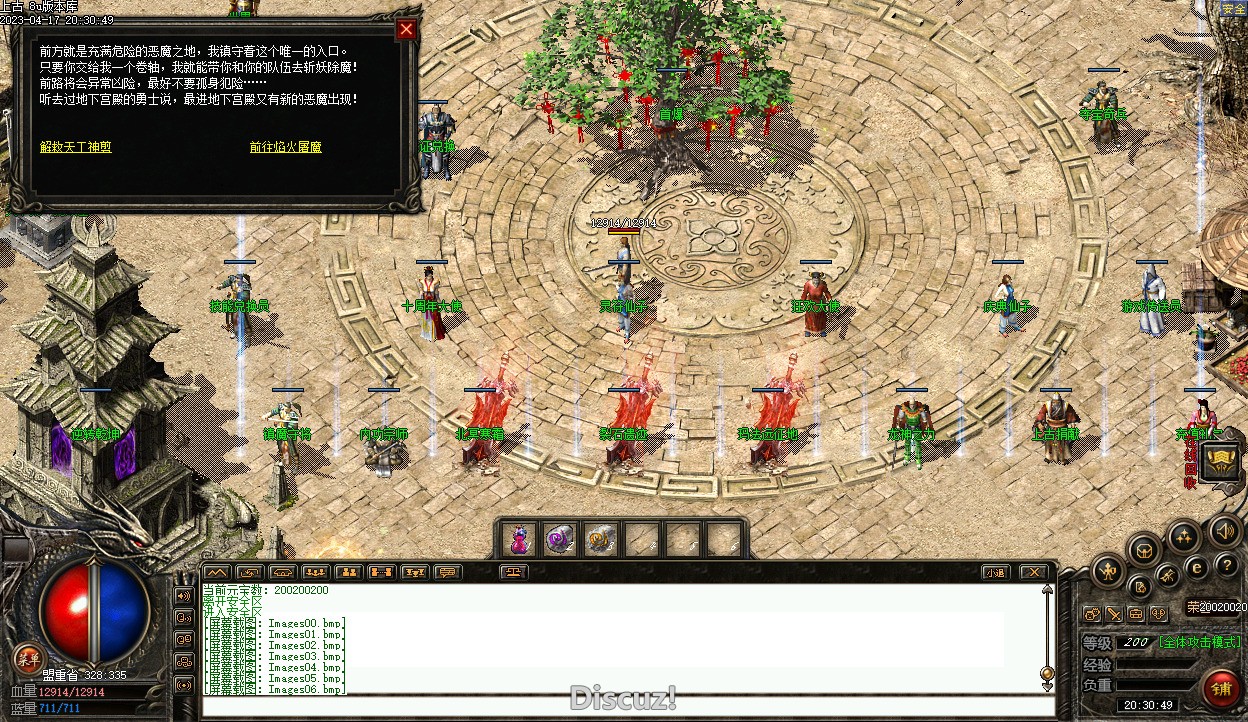This screenshot has width=1248, height=722.
Task: Click the chat text input field
Action: [620, 707]
